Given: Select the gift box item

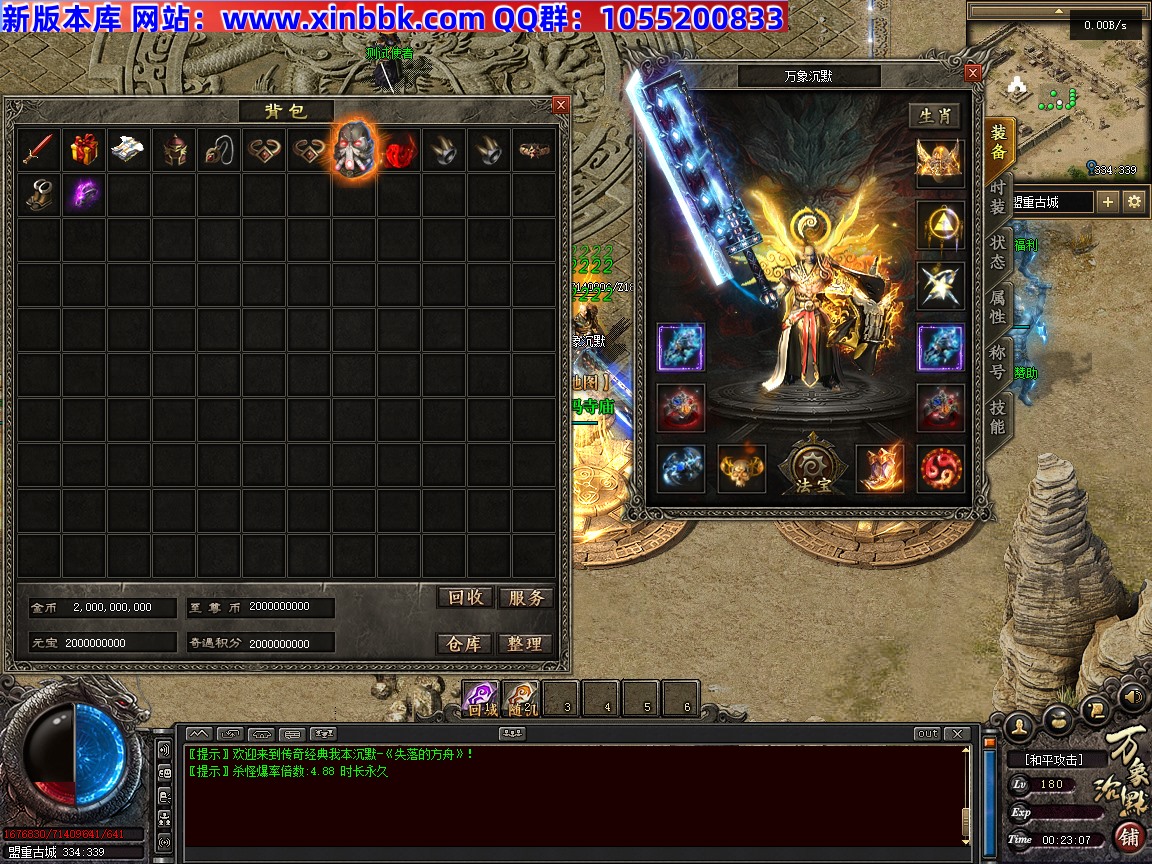Looking at the screenshot, I should (x=84, y=150).
